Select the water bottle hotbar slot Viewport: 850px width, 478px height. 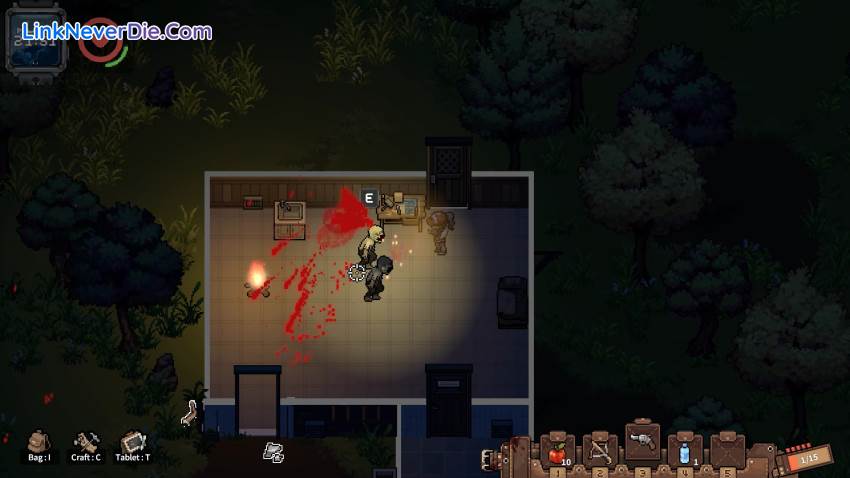[x=684, y=451]
